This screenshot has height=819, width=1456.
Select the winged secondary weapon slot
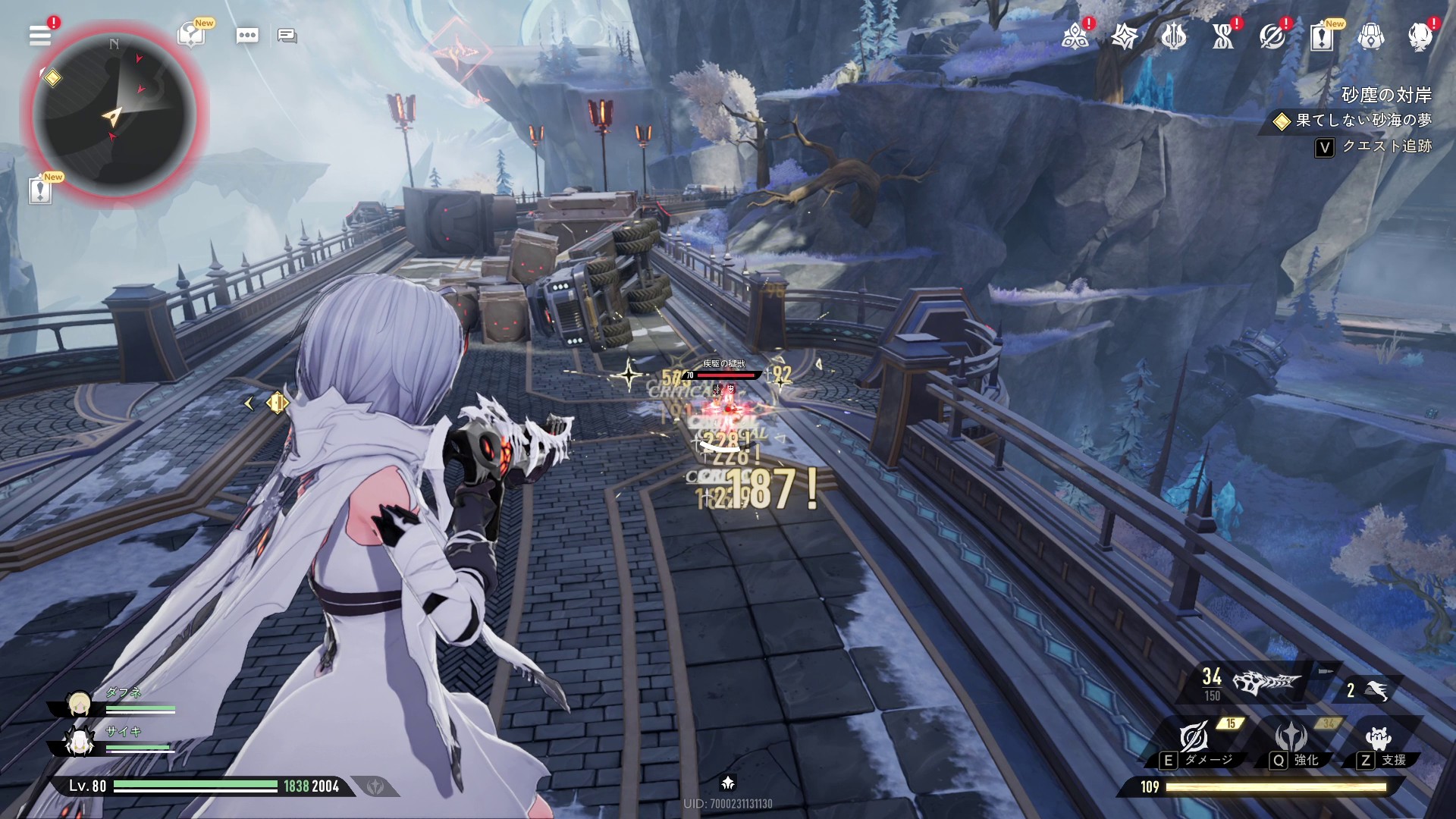click(x=1371, y=689)
